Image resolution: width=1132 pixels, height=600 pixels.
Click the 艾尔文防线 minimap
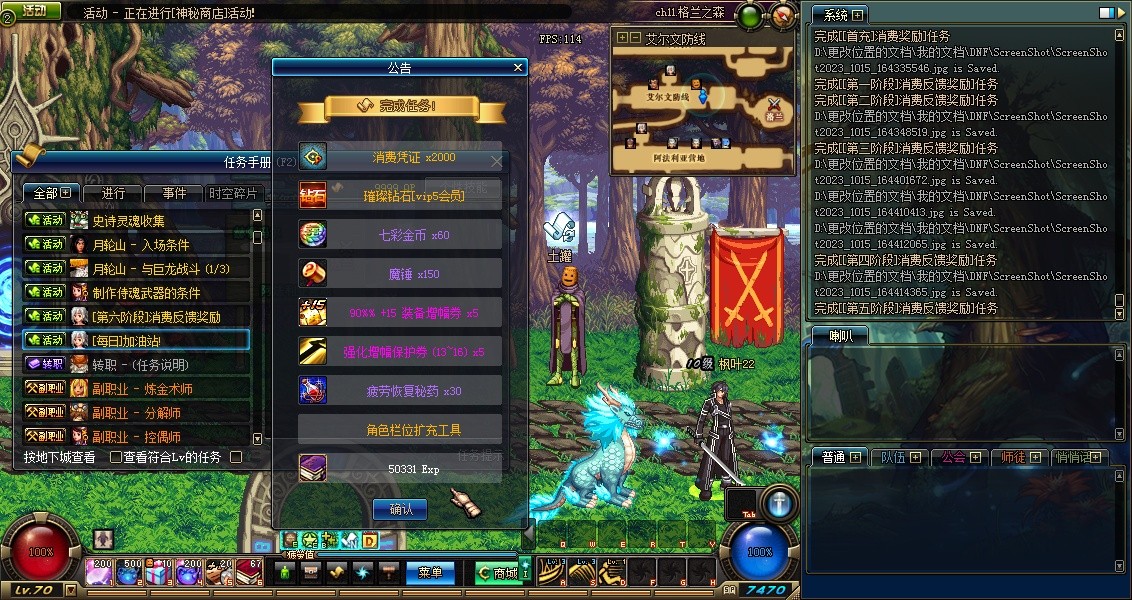tap(703, 108)
